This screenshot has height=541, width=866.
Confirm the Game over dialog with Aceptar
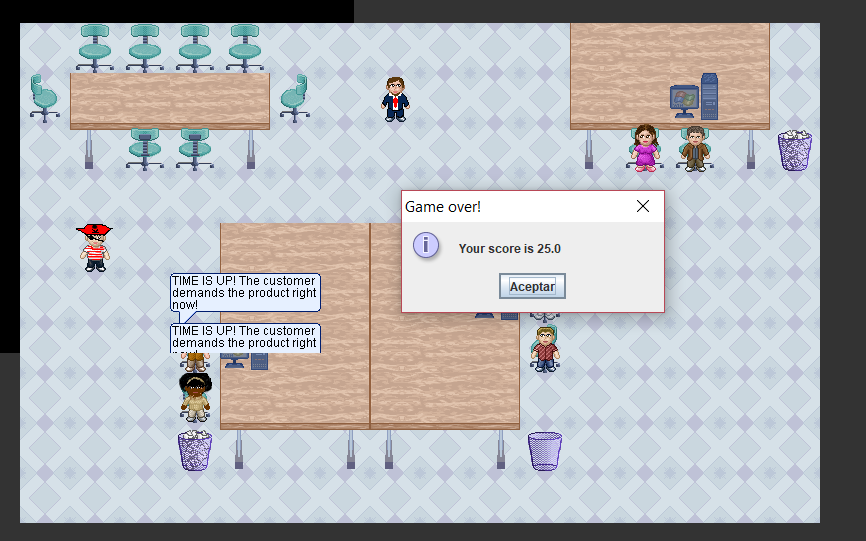(532, 286)
